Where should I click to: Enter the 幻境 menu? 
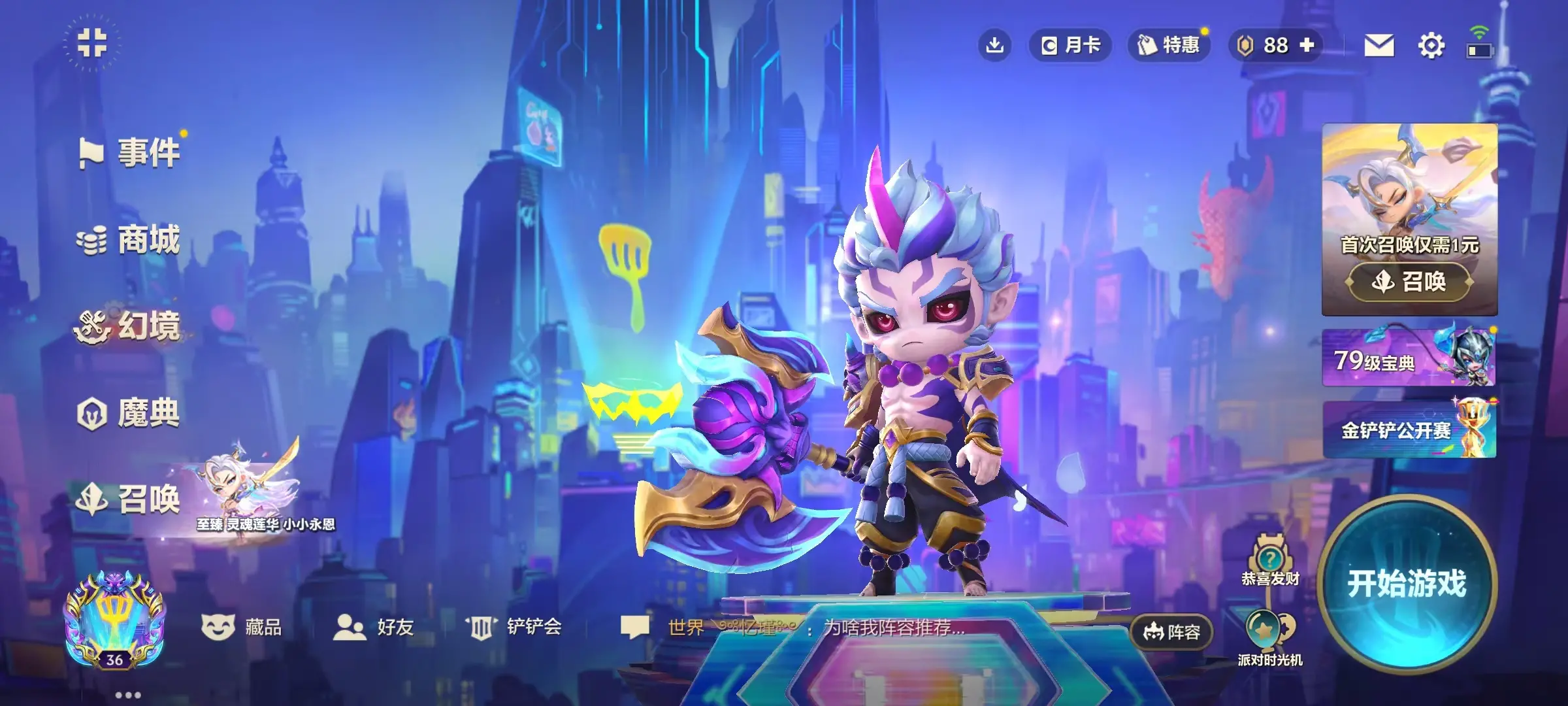coord(131,326)
